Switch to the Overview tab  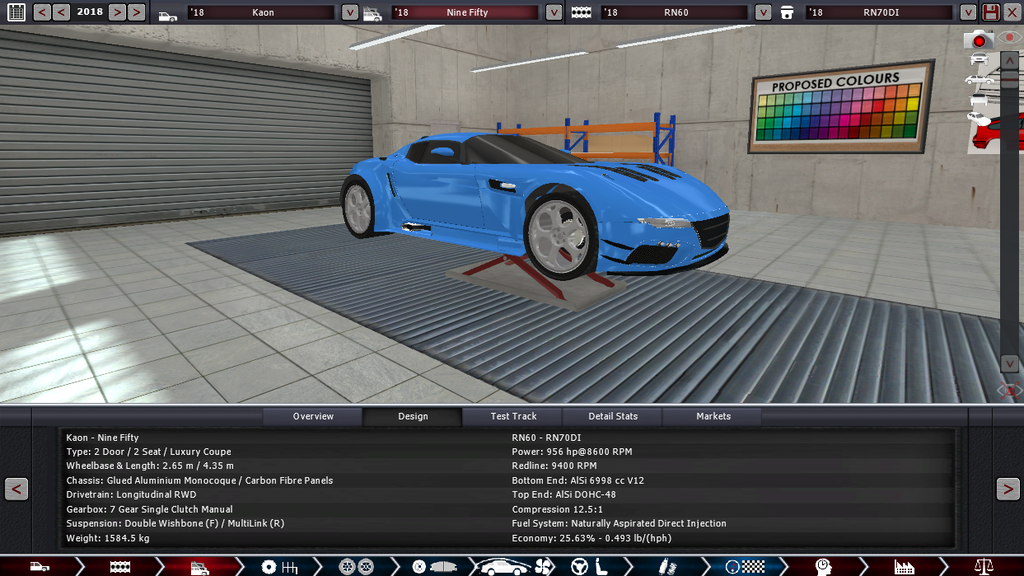[x=313, y=416]
